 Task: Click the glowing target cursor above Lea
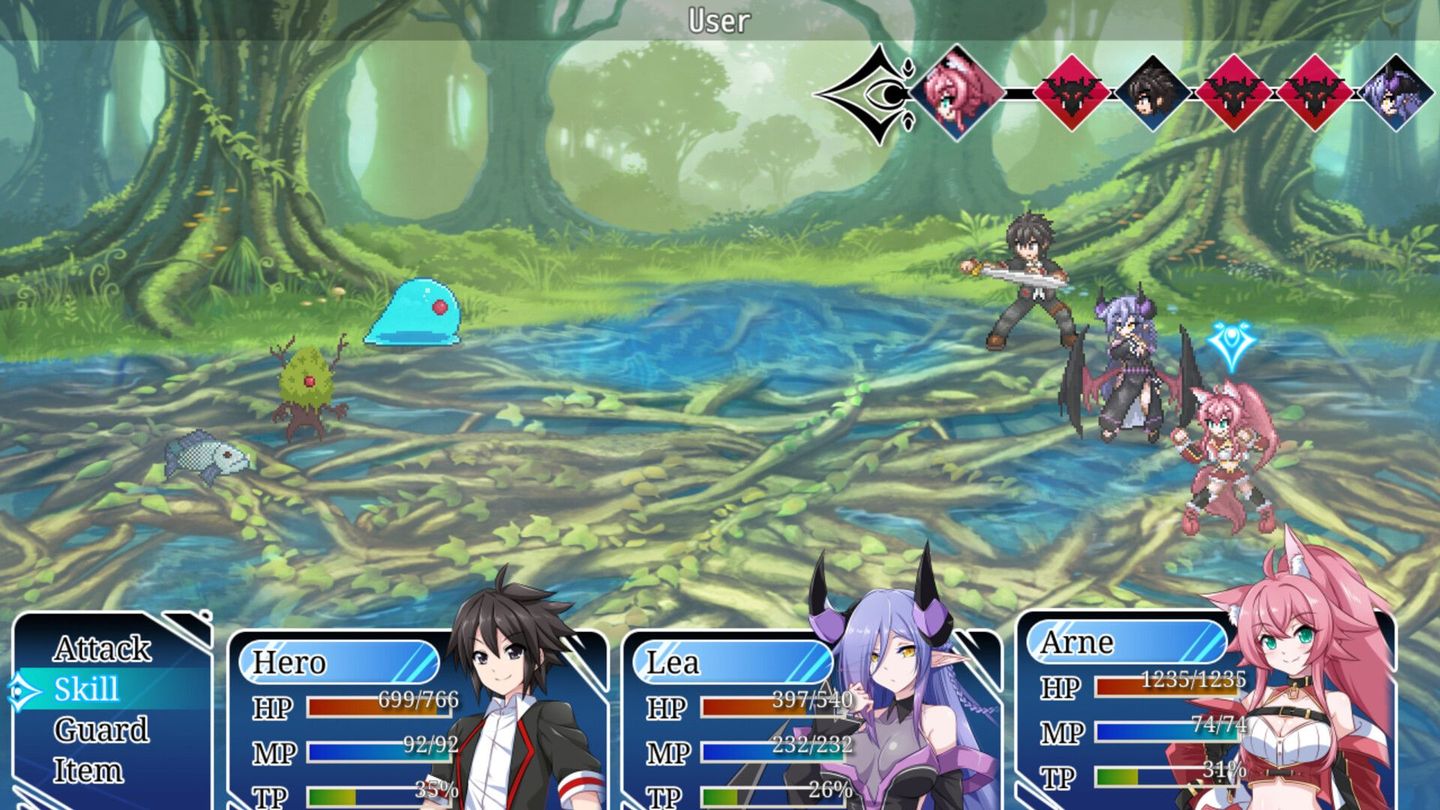pyautogui.click(x=1228, y=340)
